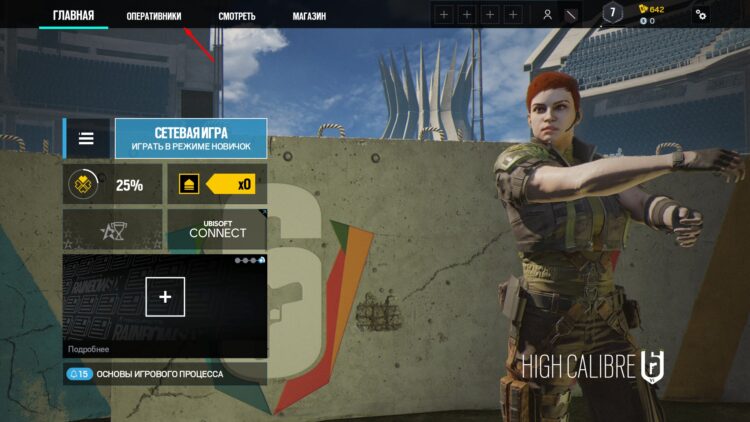Follow the Подробнее link

pos(89,349)
